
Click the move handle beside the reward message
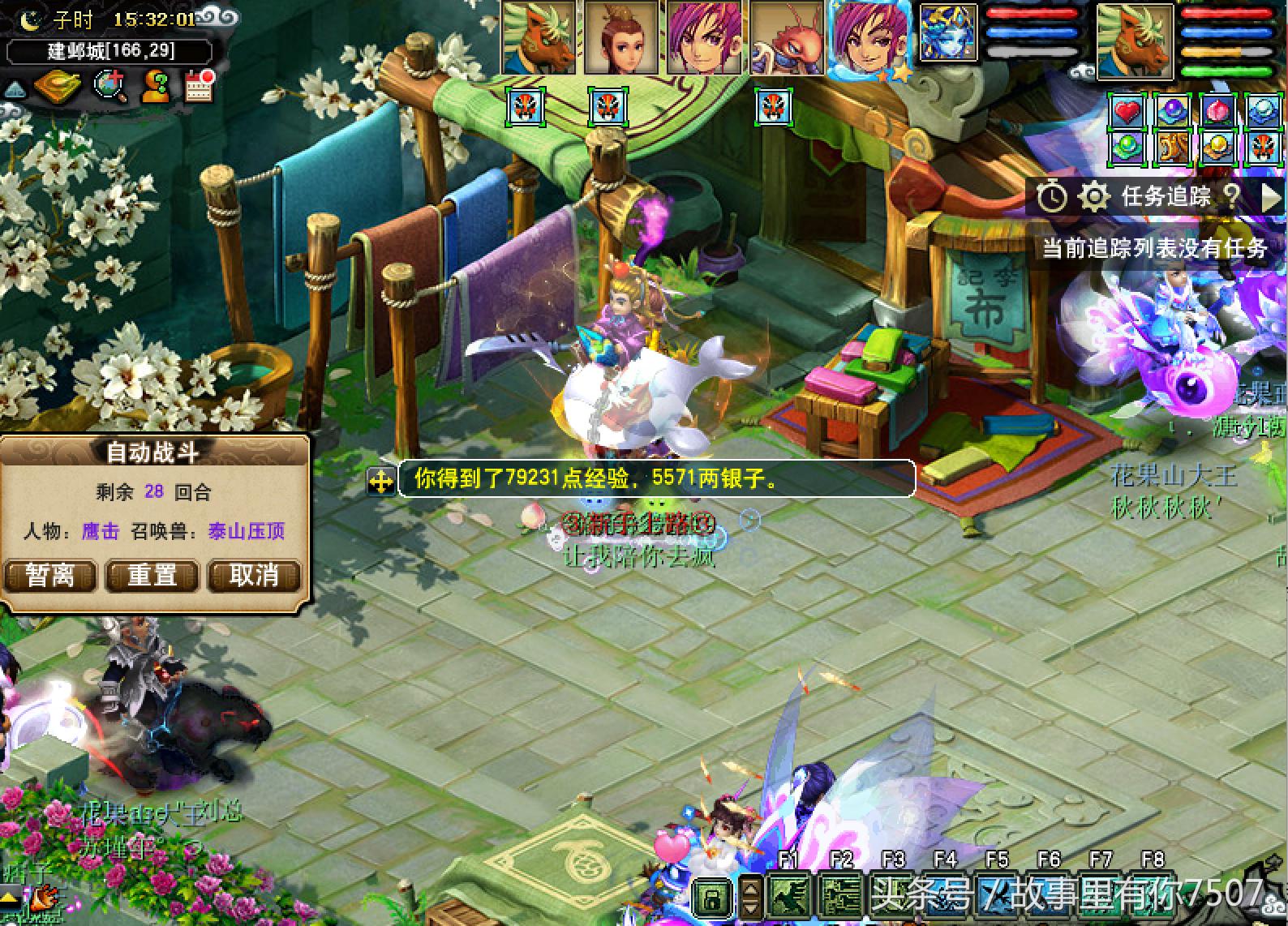[380, 480]
